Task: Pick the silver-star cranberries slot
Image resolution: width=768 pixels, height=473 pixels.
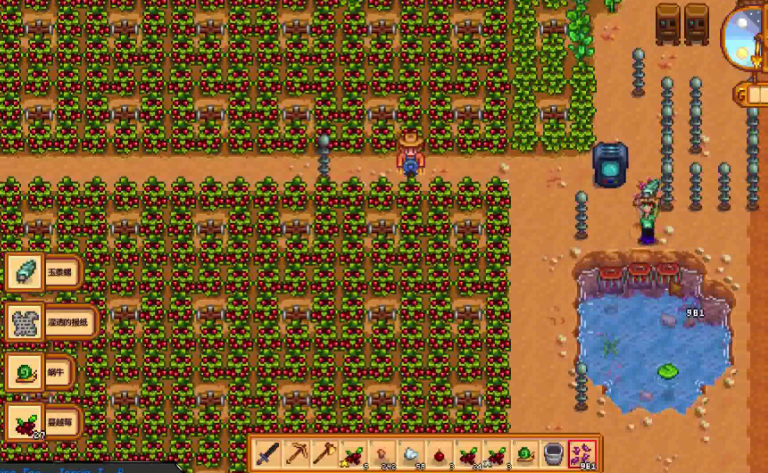Action: coord(496,454)
